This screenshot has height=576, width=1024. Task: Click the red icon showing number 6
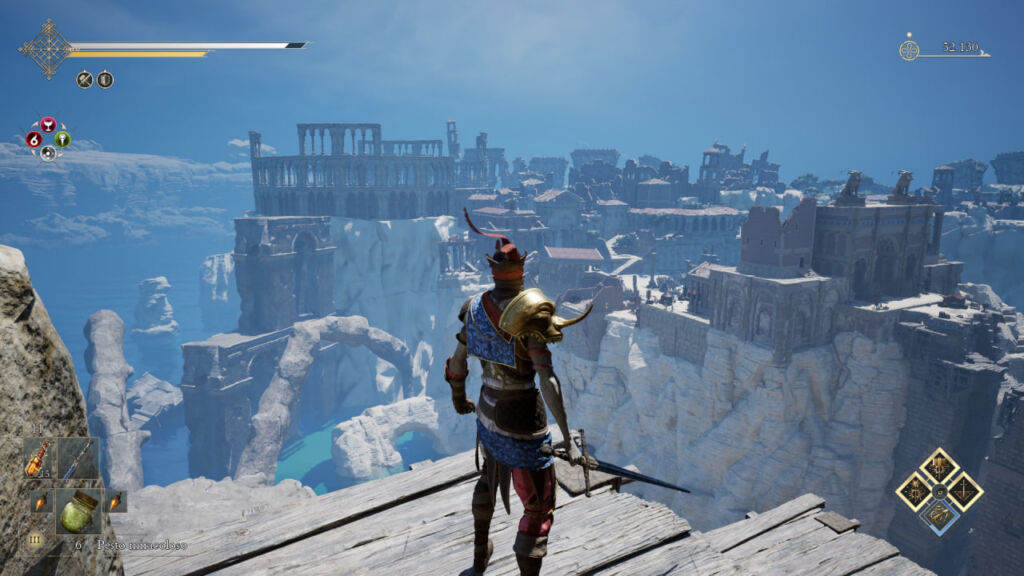coord(34,139)
